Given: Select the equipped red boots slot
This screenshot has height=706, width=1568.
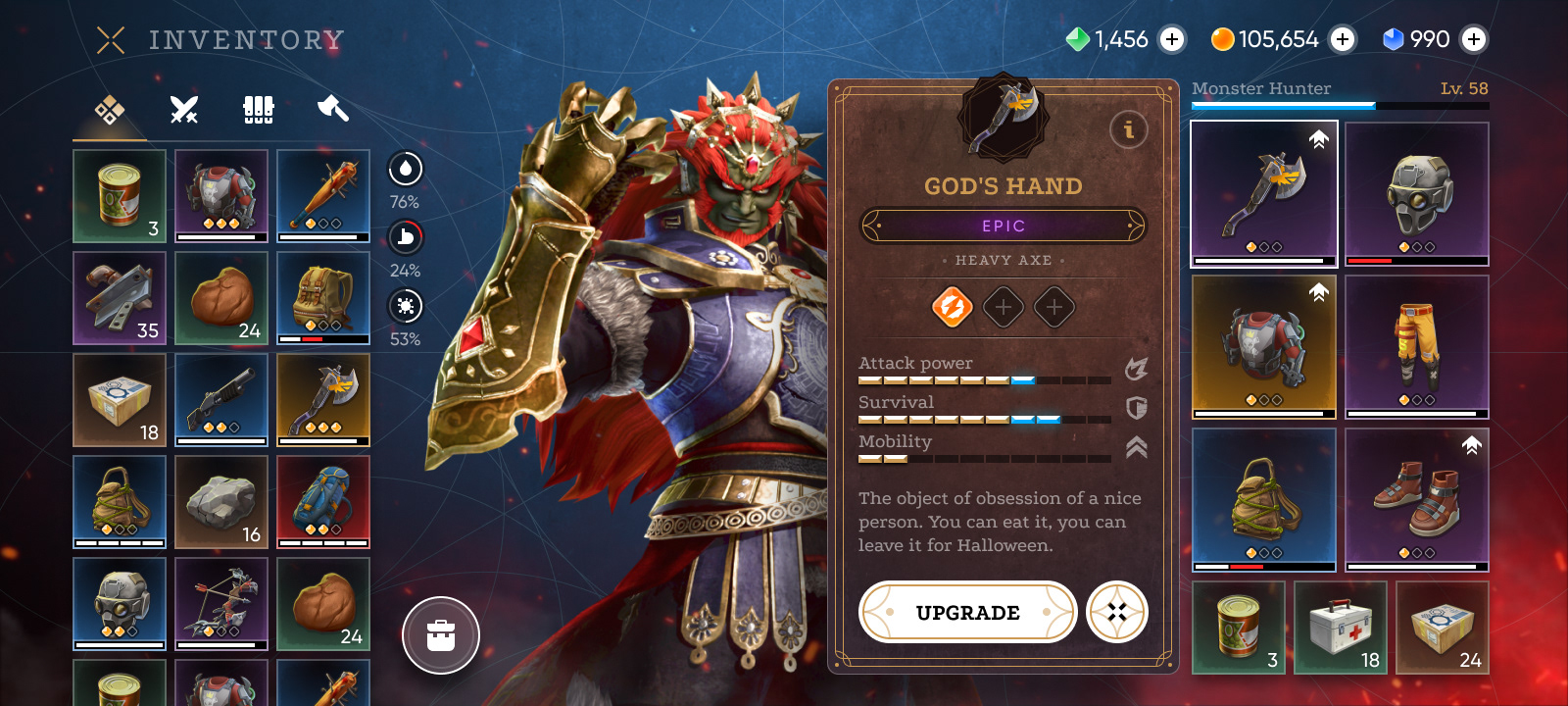Looking at the screenshot, I should pos(1417,499).
